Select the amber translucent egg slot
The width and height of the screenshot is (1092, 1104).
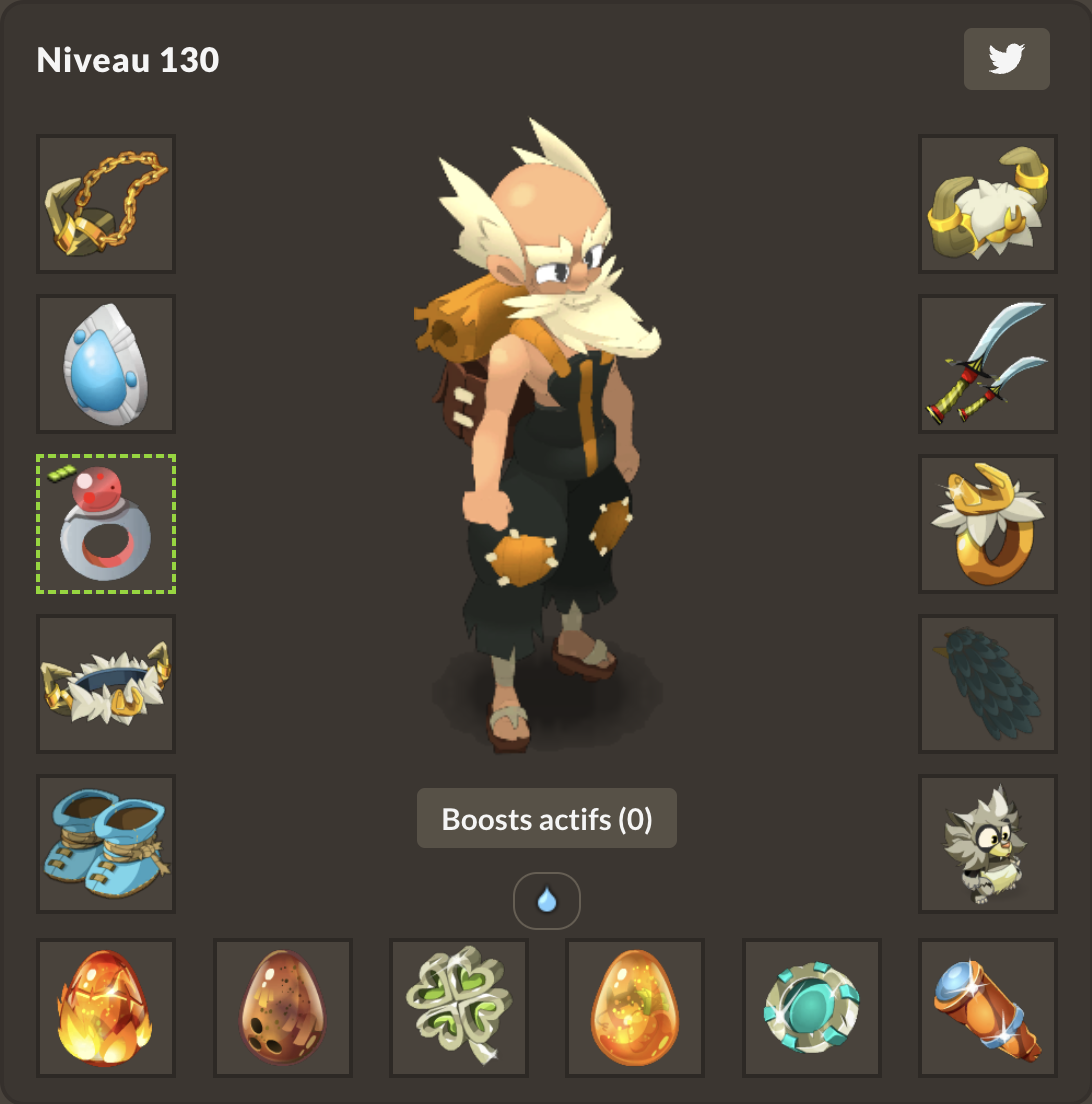[x=636, y=1008]
